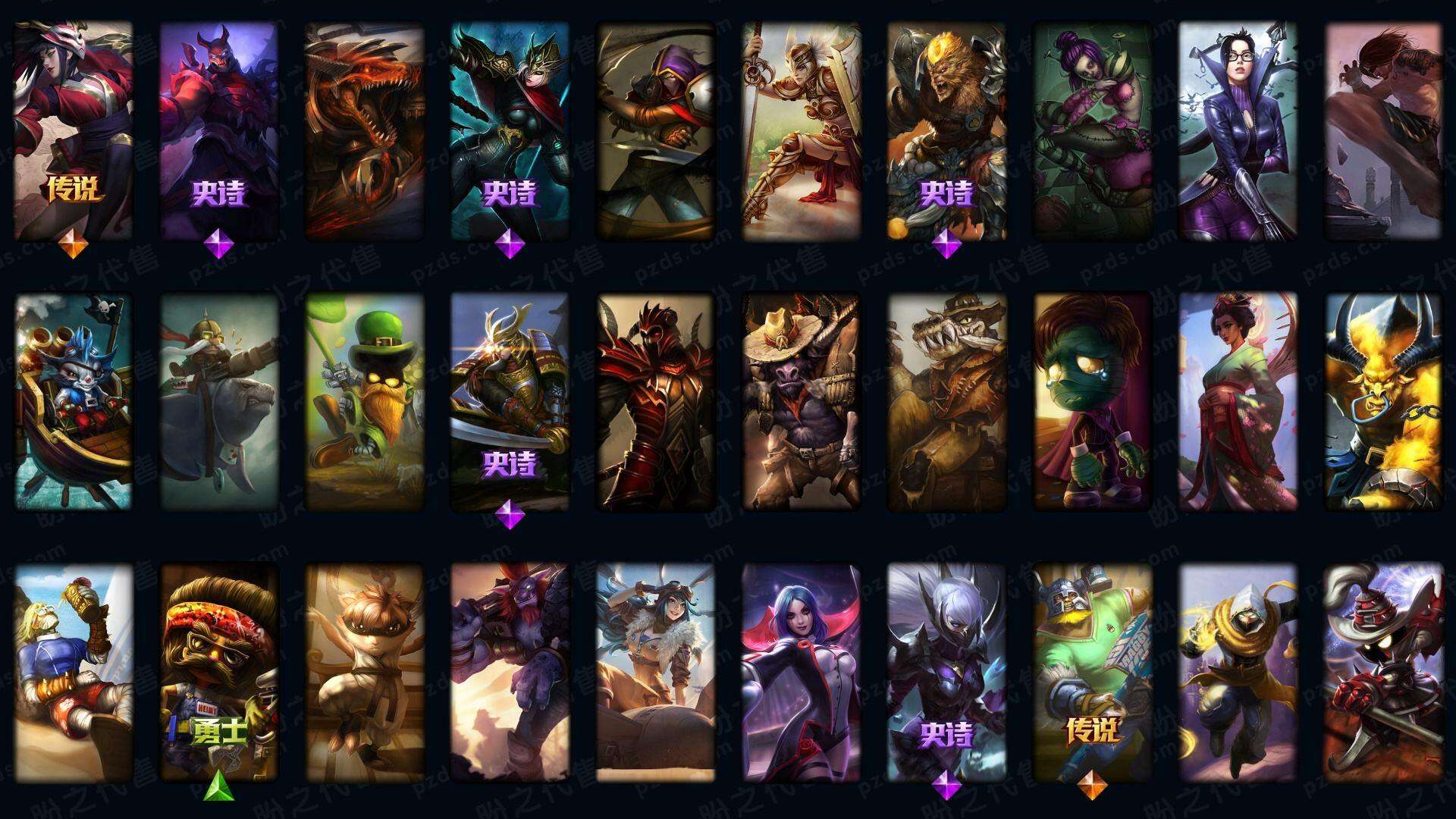Select the Rumble pirate ship skin card
This screenshot has height=819, width=1456.
point(73,400)
